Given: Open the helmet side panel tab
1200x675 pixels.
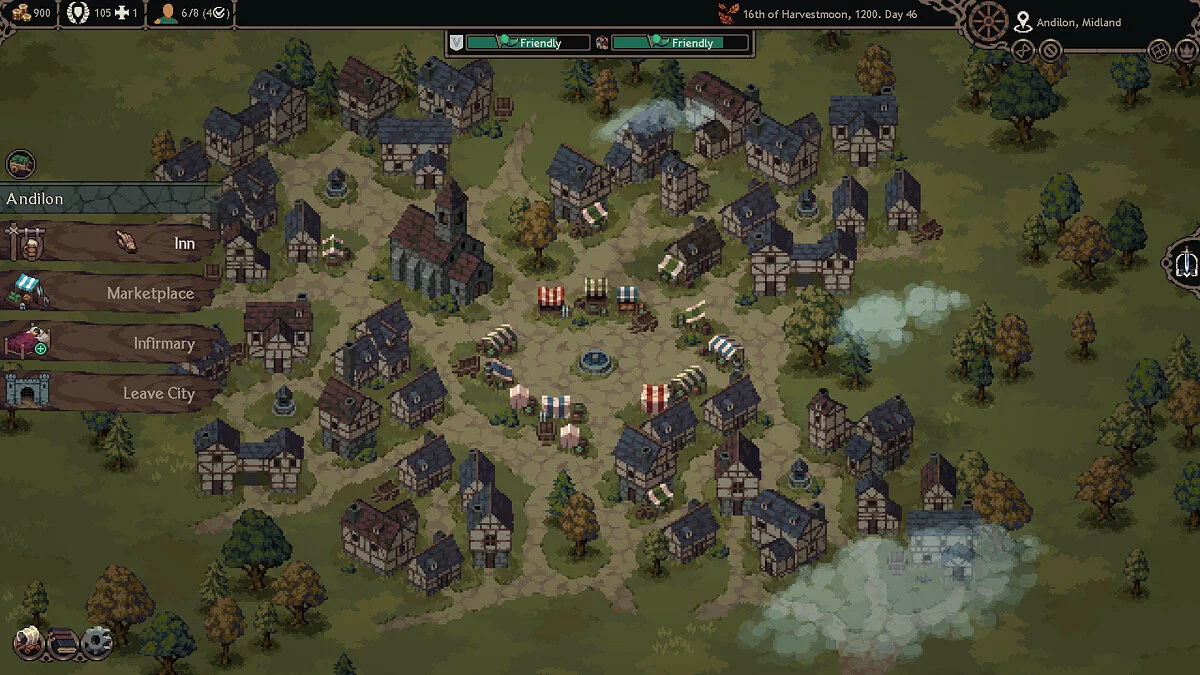Looking at the screenshot, I should 1186,262.
